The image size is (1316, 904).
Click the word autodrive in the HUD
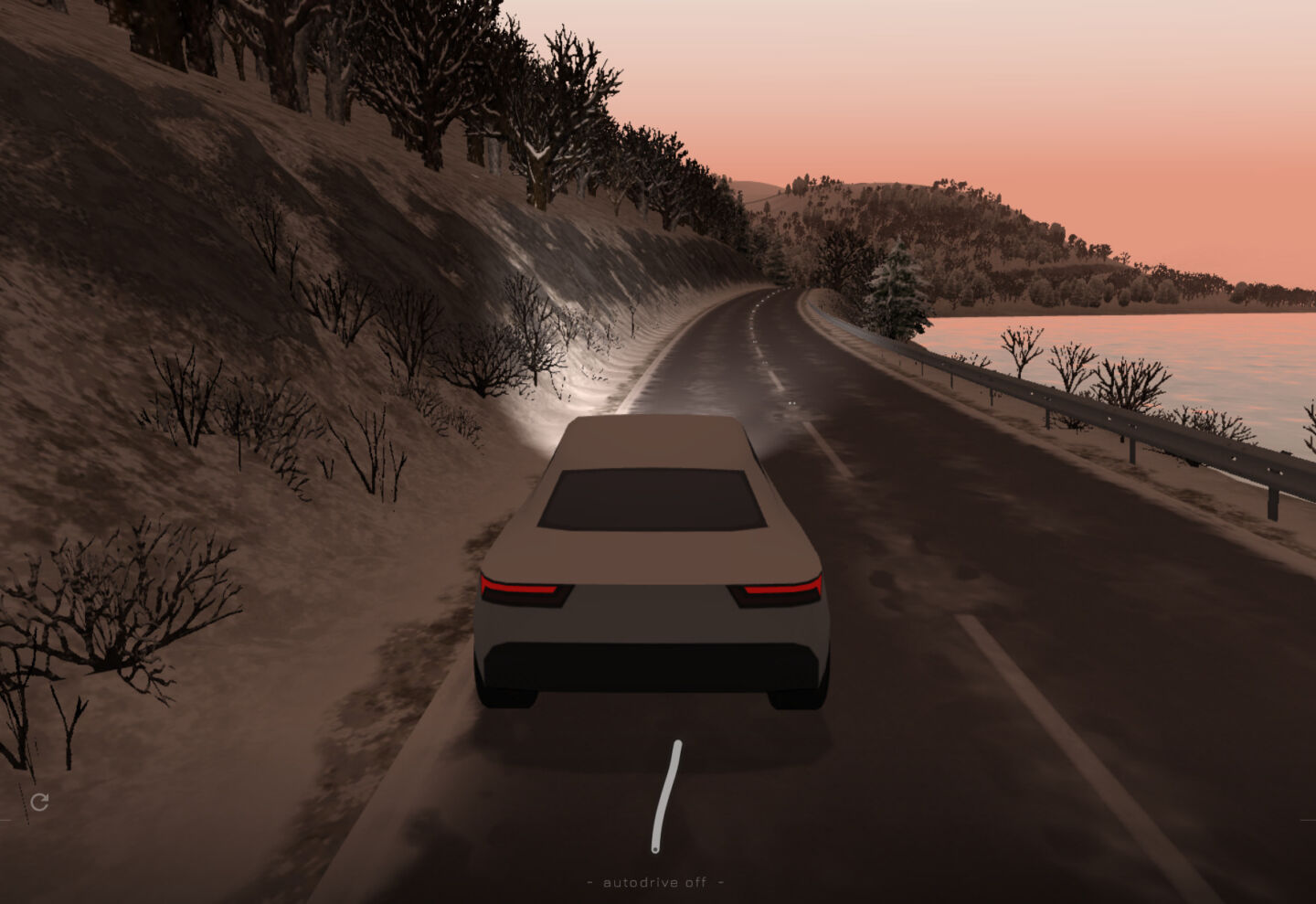click(x=641, y=881)
